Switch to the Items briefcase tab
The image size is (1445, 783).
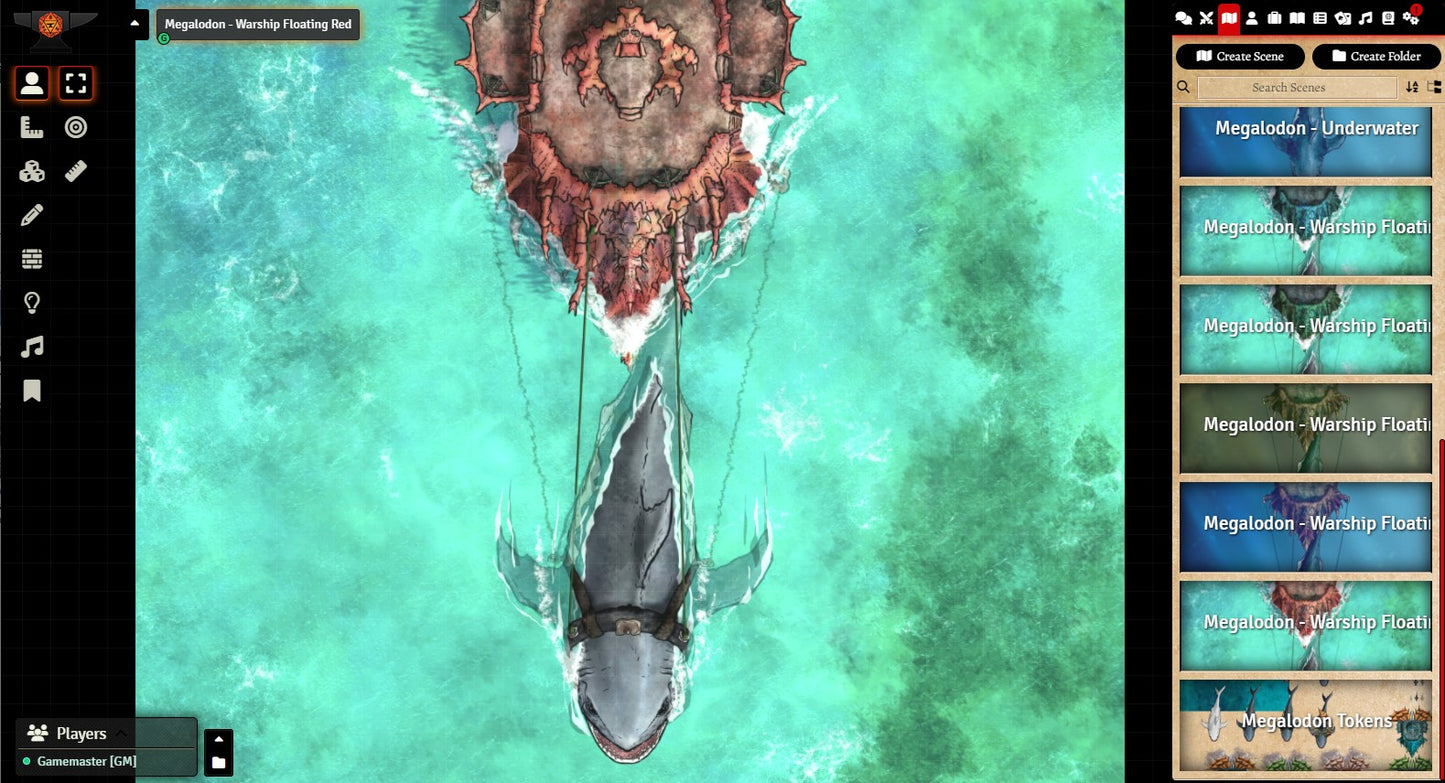click(1274, 18)
